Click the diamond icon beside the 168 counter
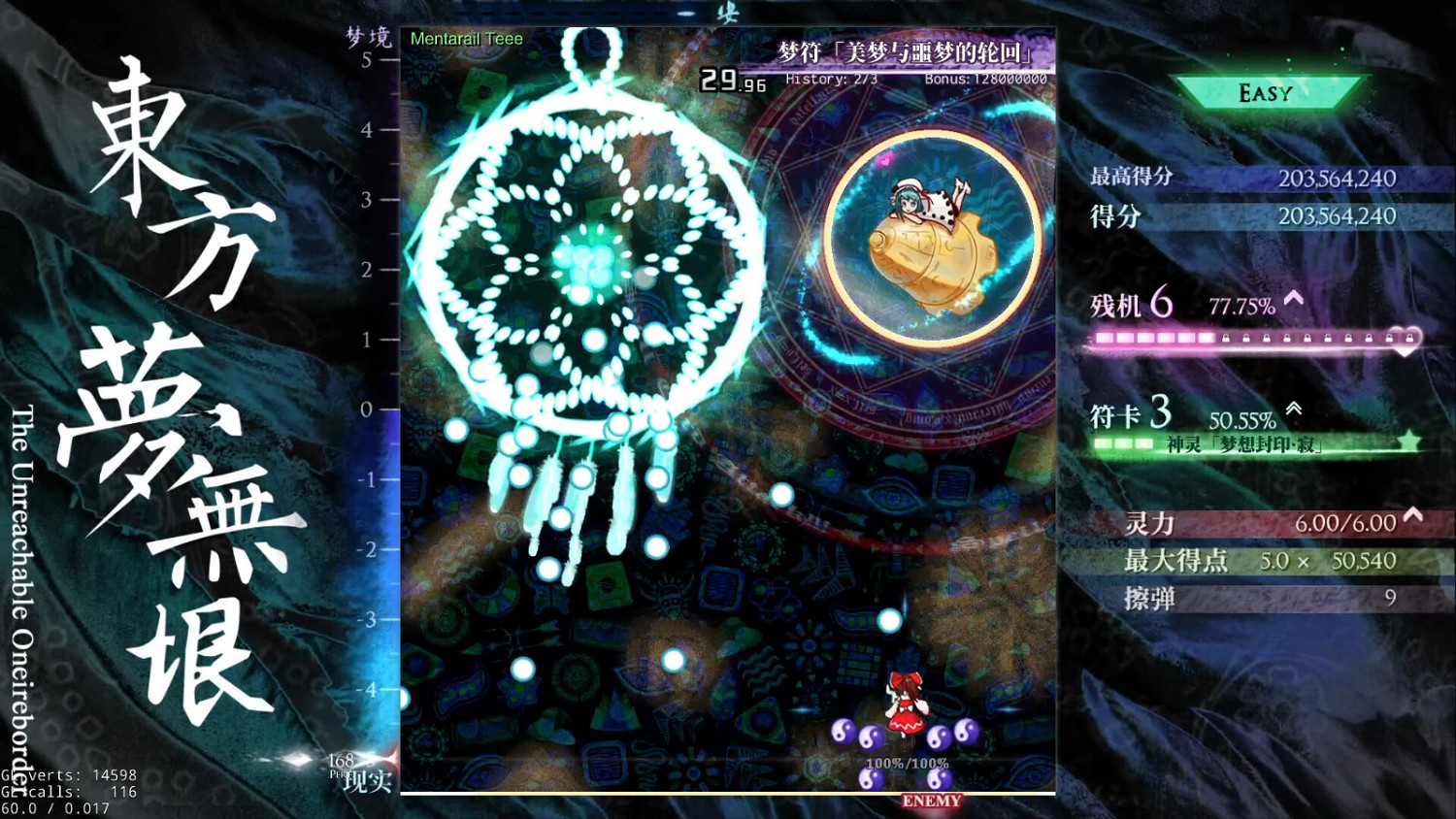Image resolution: width=1456 pixels, height=819 pixels. 300,761
